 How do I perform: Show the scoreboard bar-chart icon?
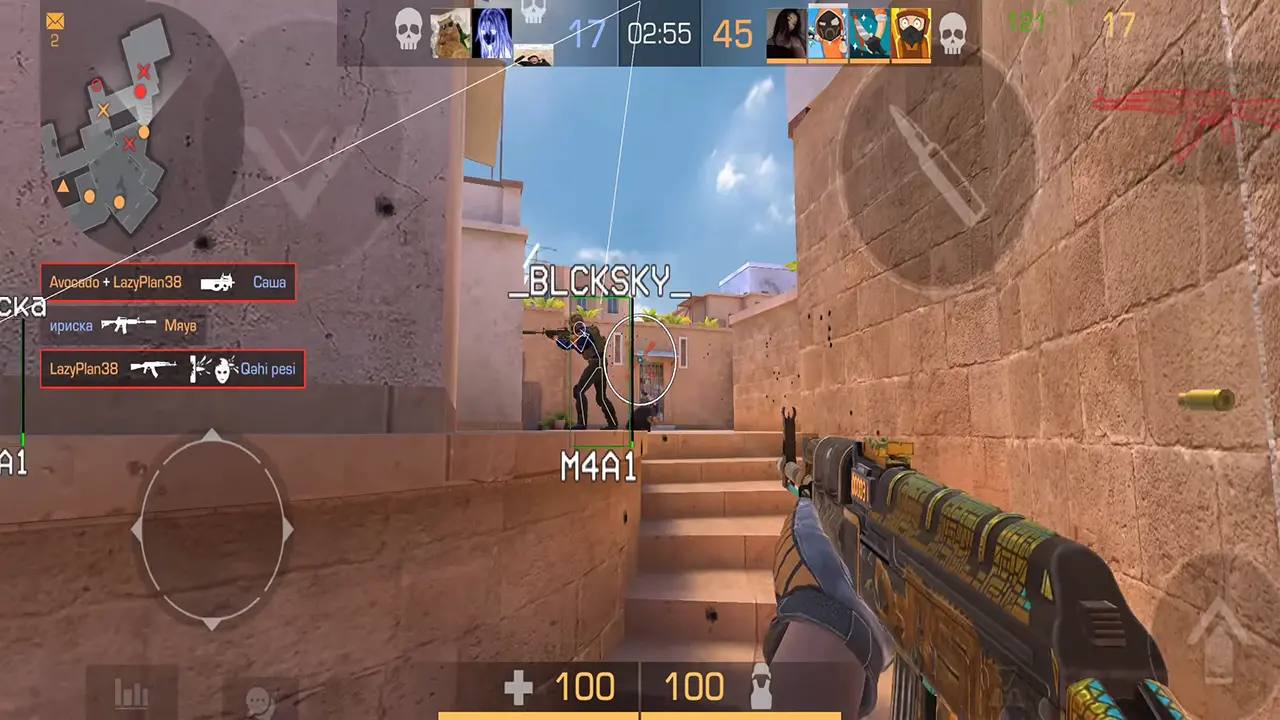coord(131,693)
